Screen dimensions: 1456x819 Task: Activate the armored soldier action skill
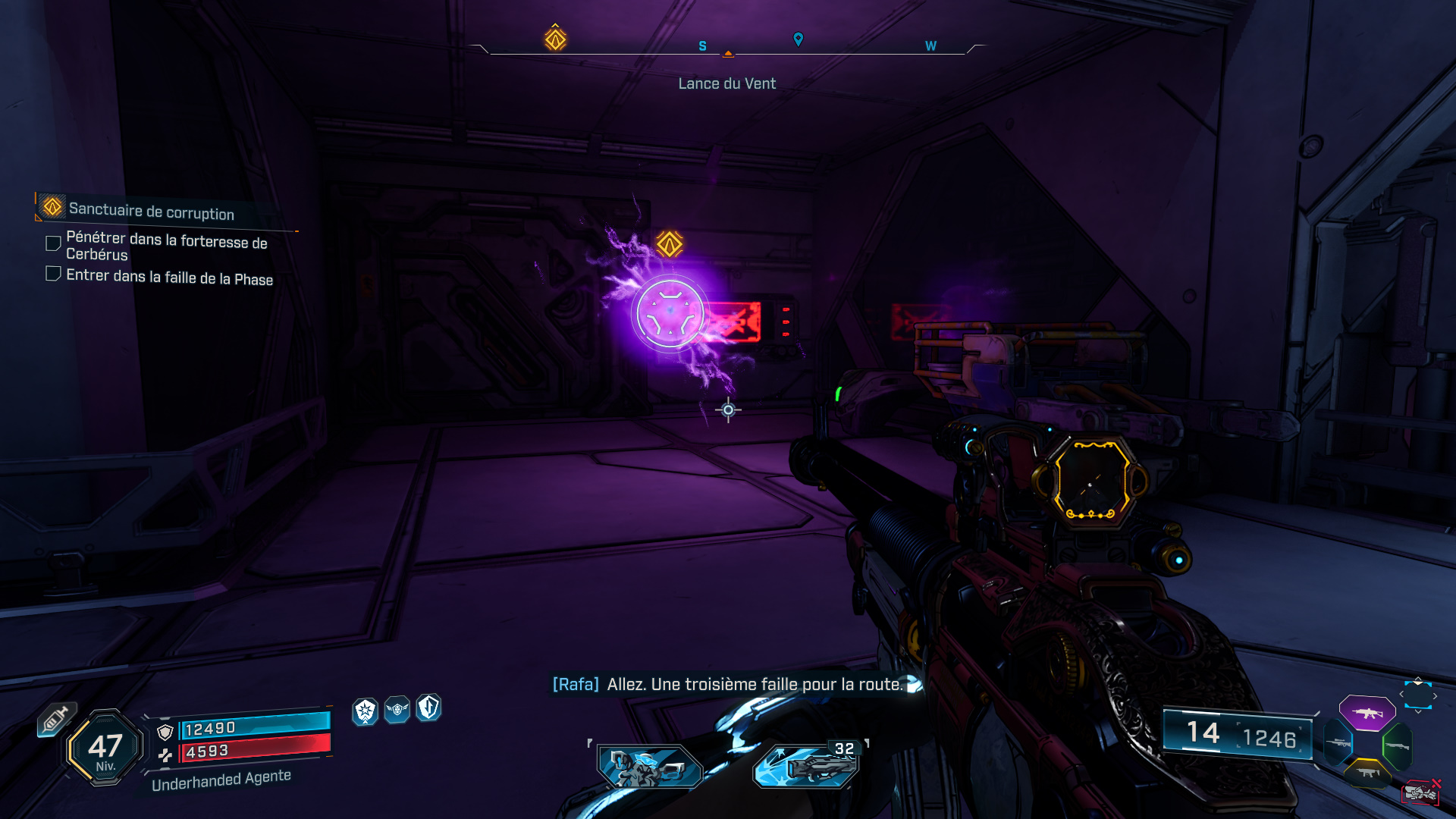click(649, 767)
